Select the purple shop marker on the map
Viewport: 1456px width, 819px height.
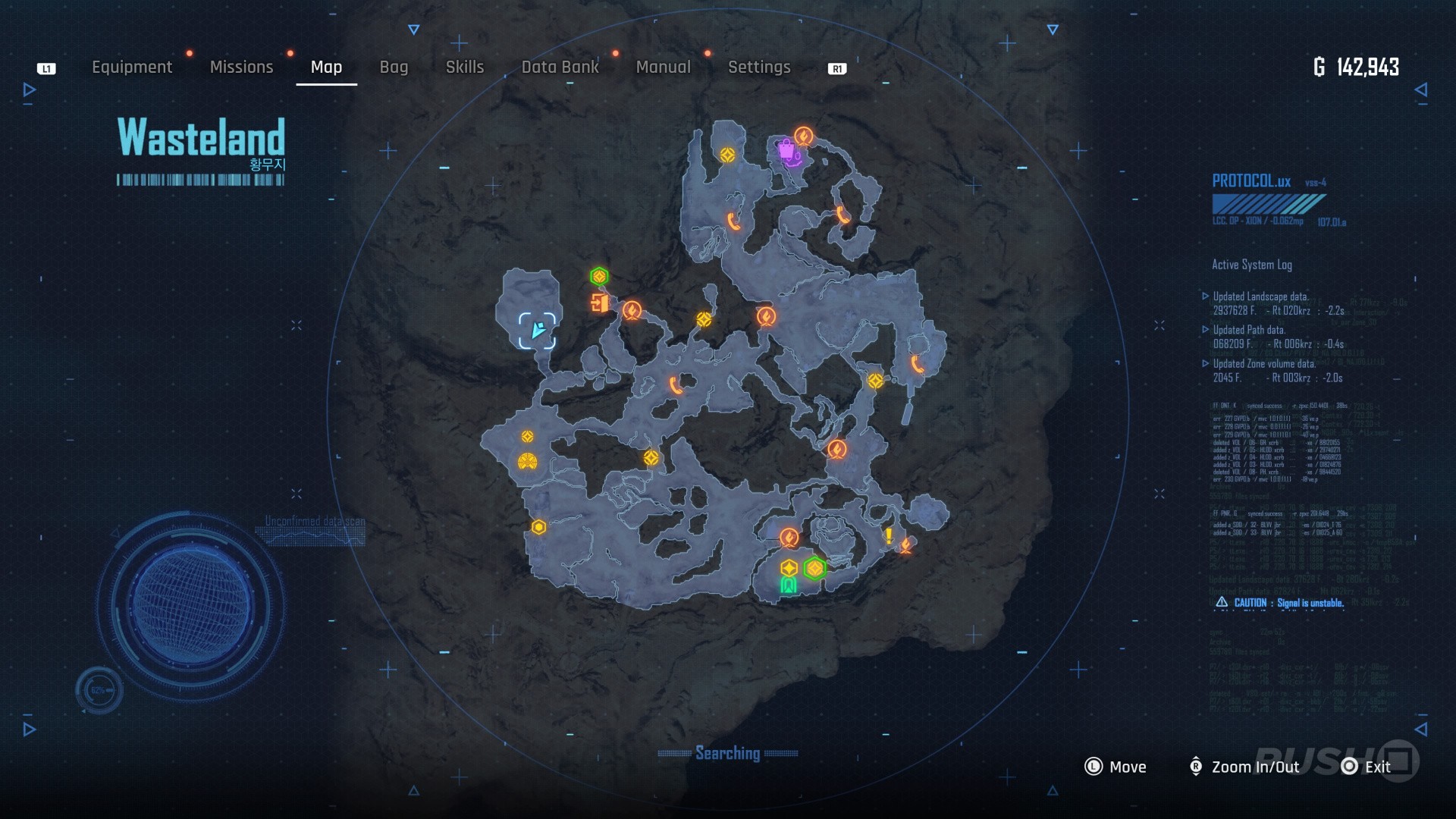(x=787, y=150)
